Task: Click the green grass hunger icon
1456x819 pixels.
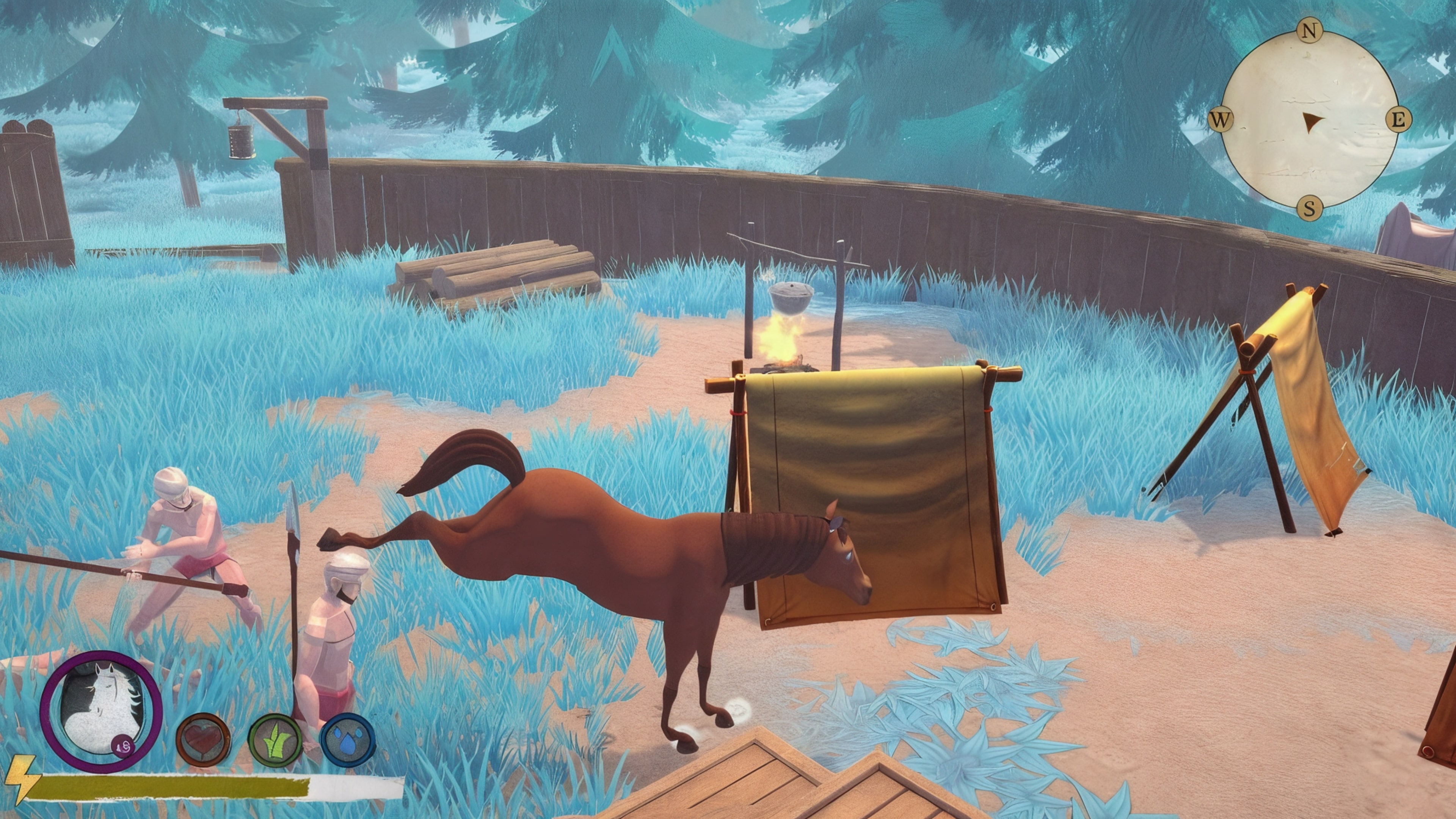Action: (276, 742)
